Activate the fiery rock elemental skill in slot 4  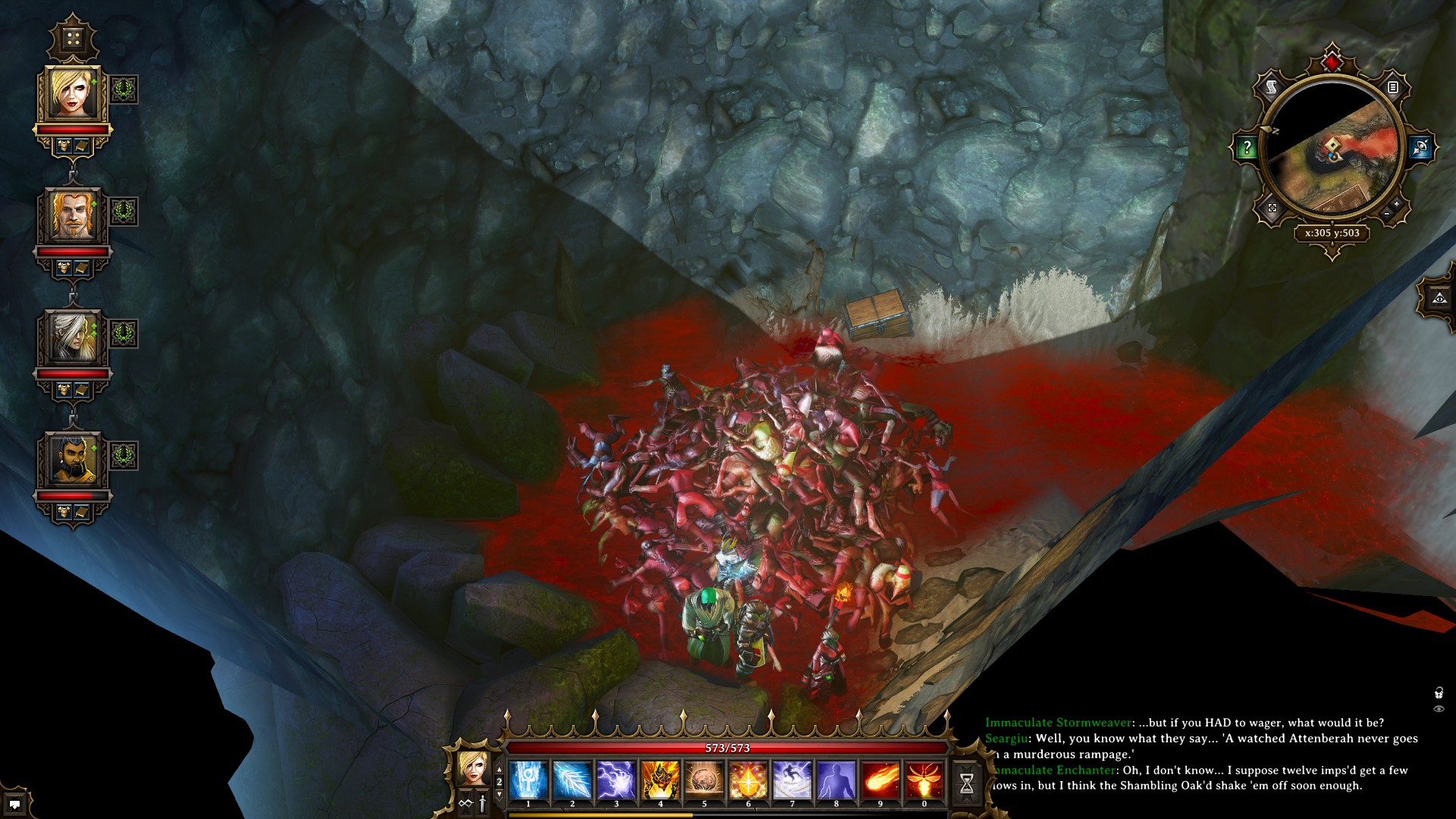[x=660, y=780]
